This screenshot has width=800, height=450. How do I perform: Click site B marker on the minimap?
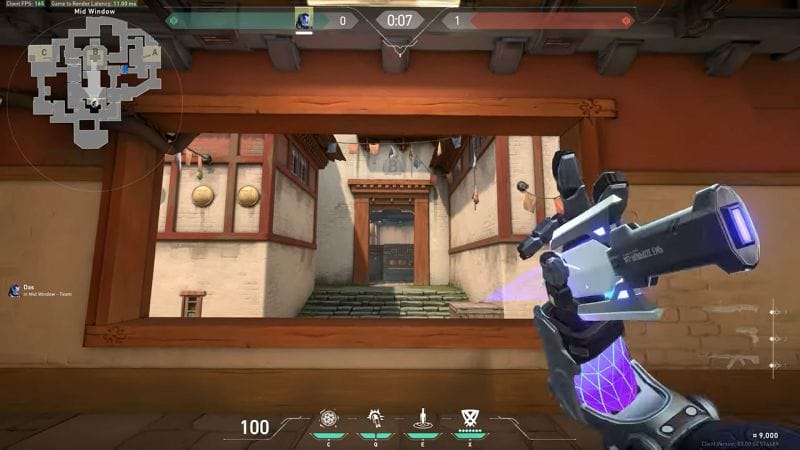point(96,50)
